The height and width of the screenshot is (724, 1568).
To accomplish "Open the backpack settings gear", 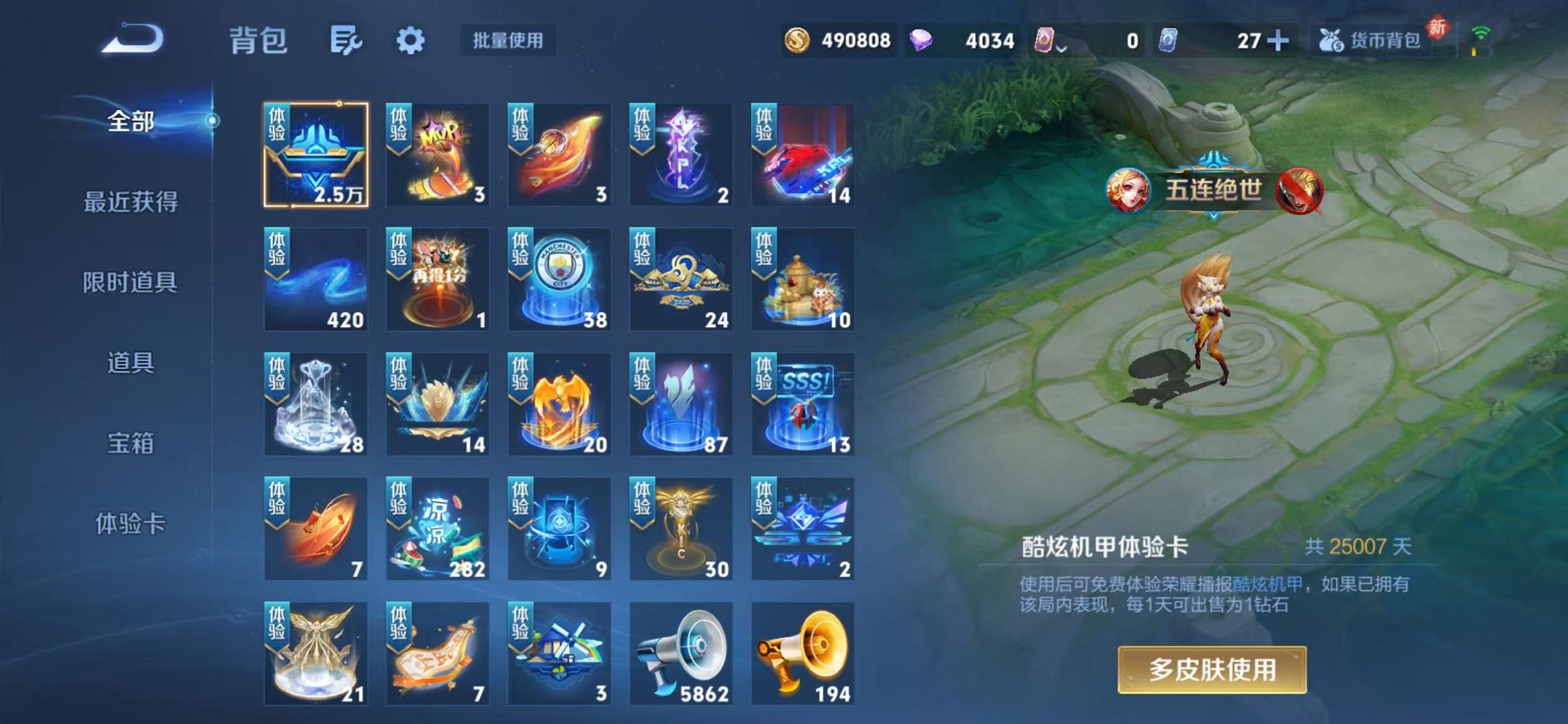I will pyautogui.click(x=412, y=42).
